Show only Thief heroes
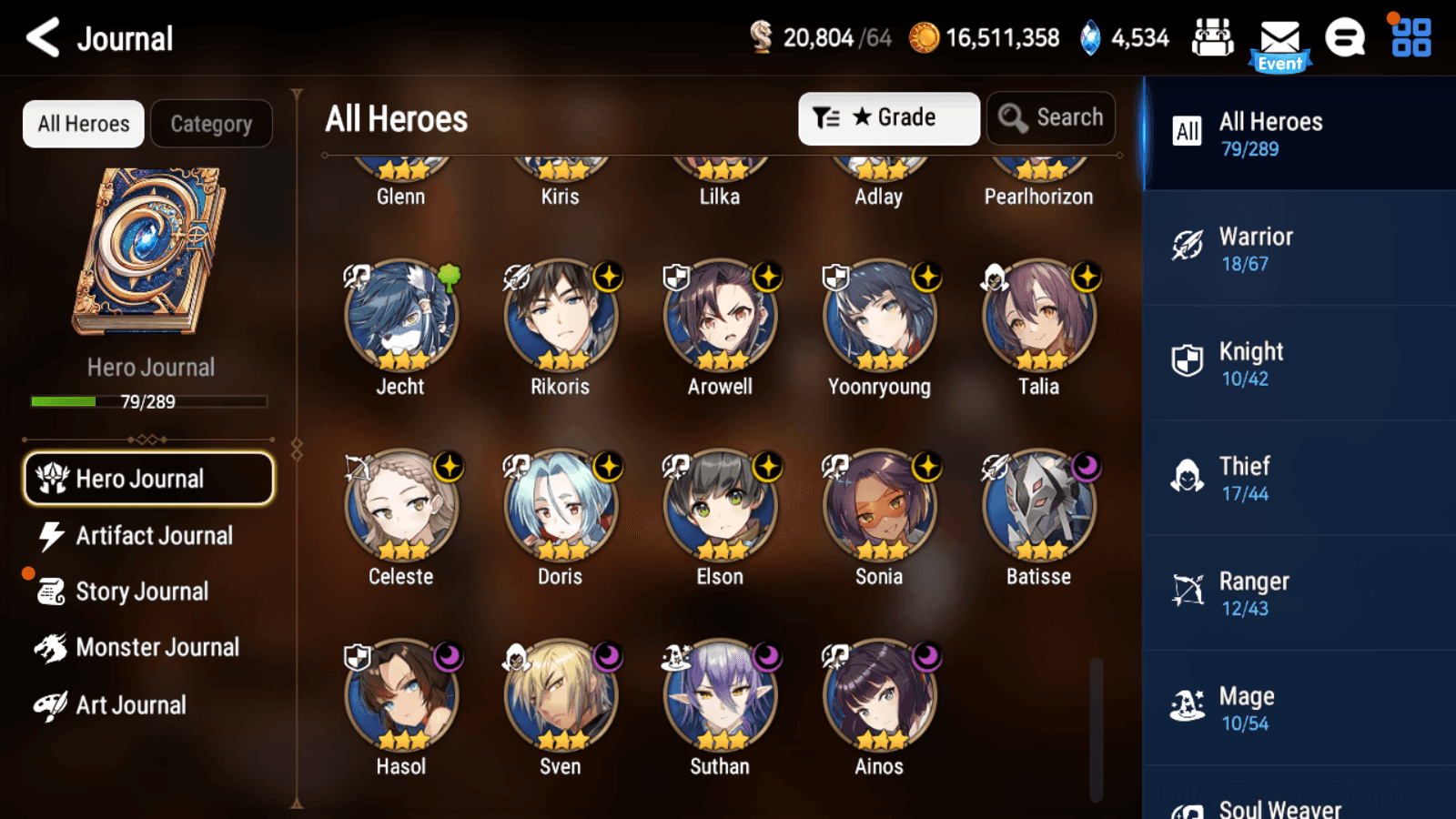This screenshot has width=1456, height=819. [1299, 478]
